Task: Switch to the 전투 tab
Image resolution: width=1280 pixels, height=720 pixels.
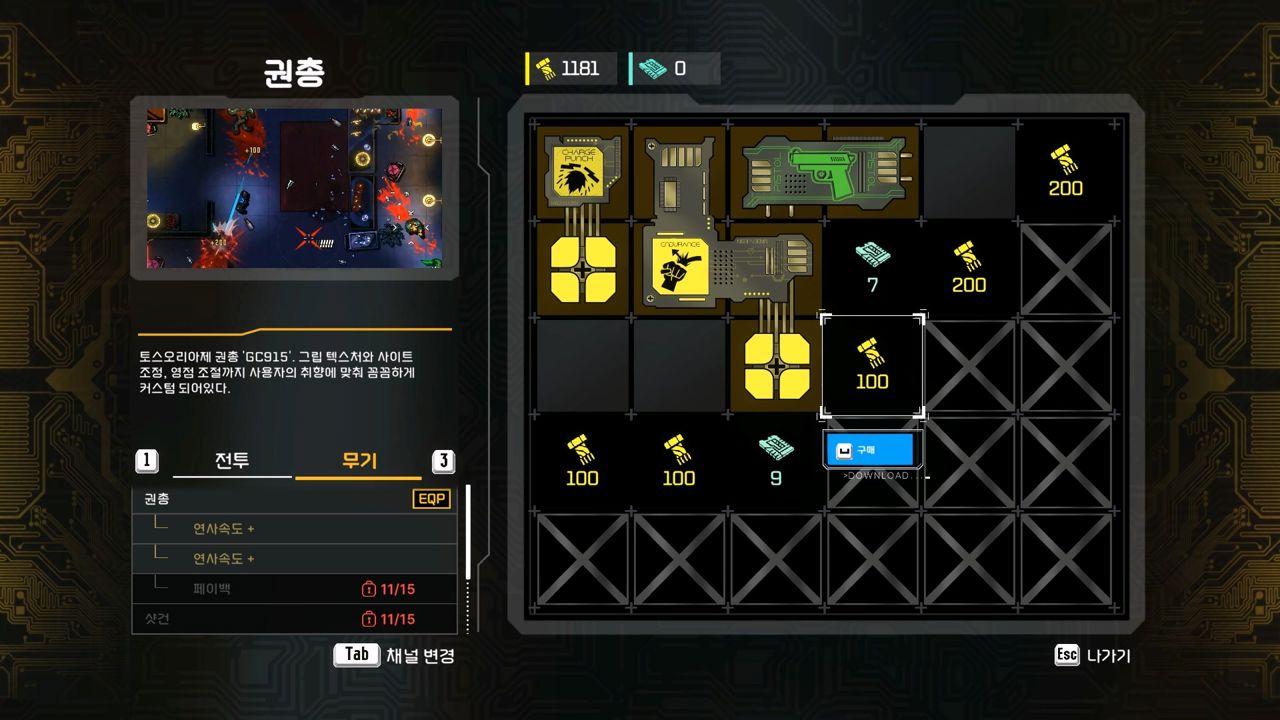Action: click(x=232, y=461)
